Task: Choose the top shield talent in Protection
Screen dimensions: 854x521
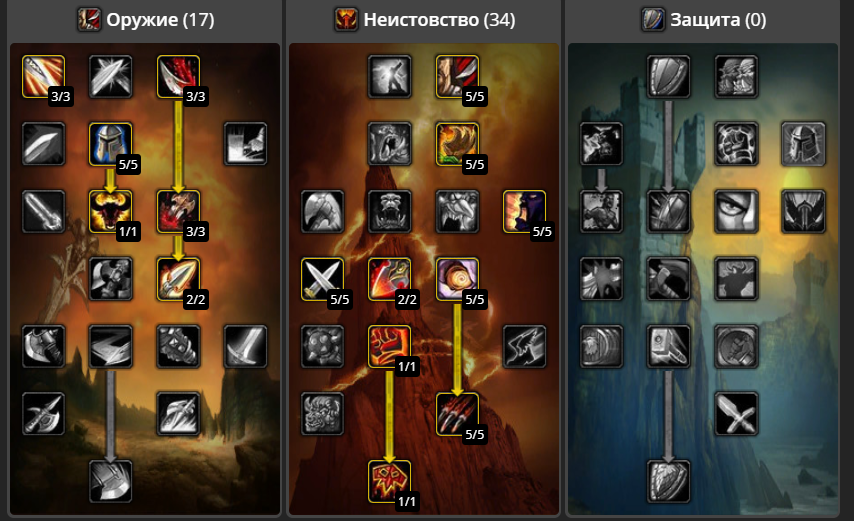Action: pyautogui.click(x=667, y=76)
